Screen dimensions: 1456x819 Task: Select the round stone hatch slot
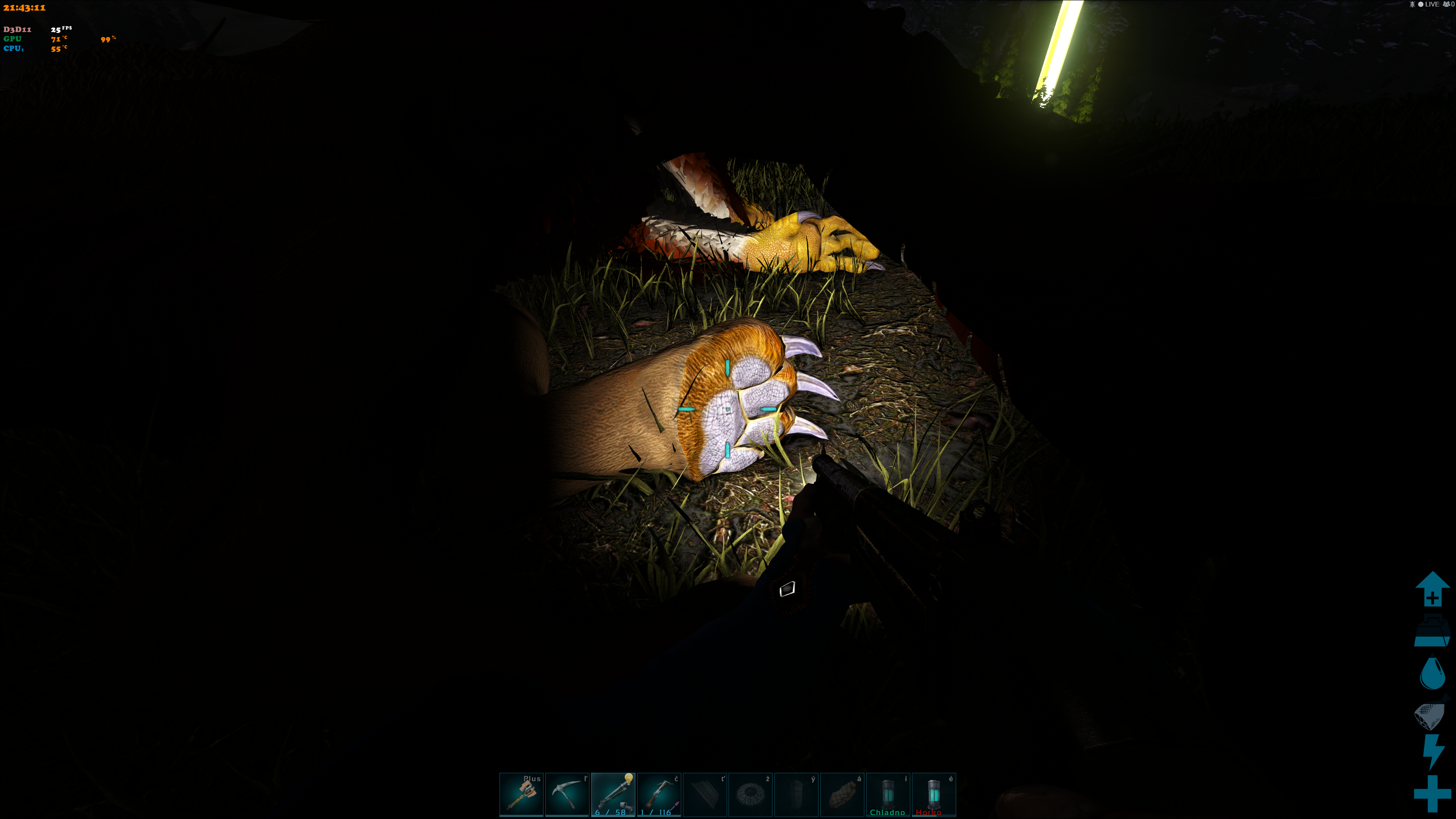[751, 794]
